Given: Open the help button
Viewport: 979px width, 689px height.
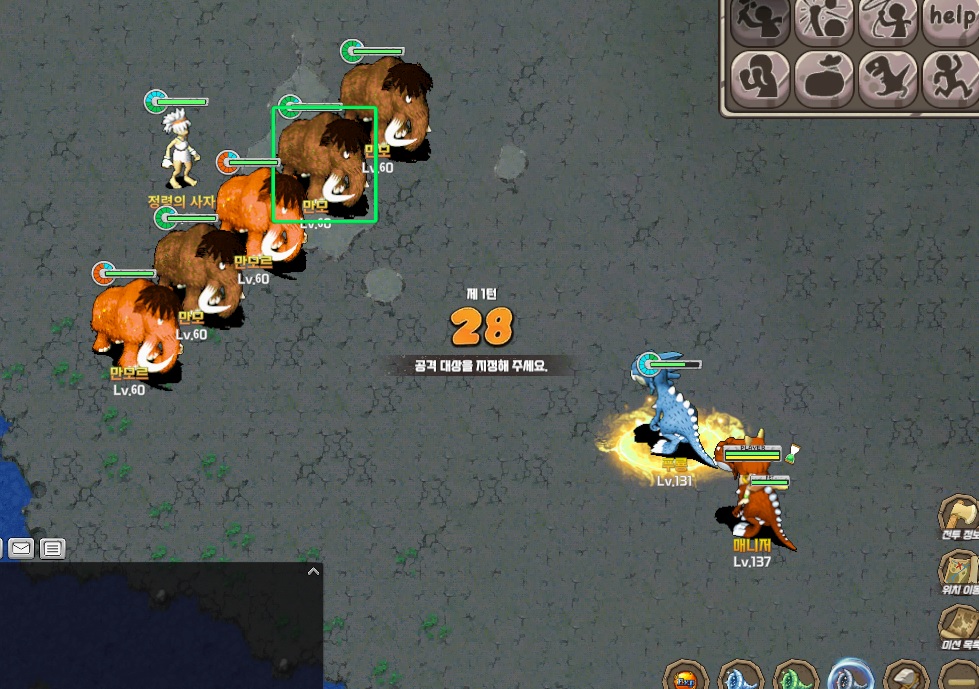Looking at the screenshot, I should point(950,20).
